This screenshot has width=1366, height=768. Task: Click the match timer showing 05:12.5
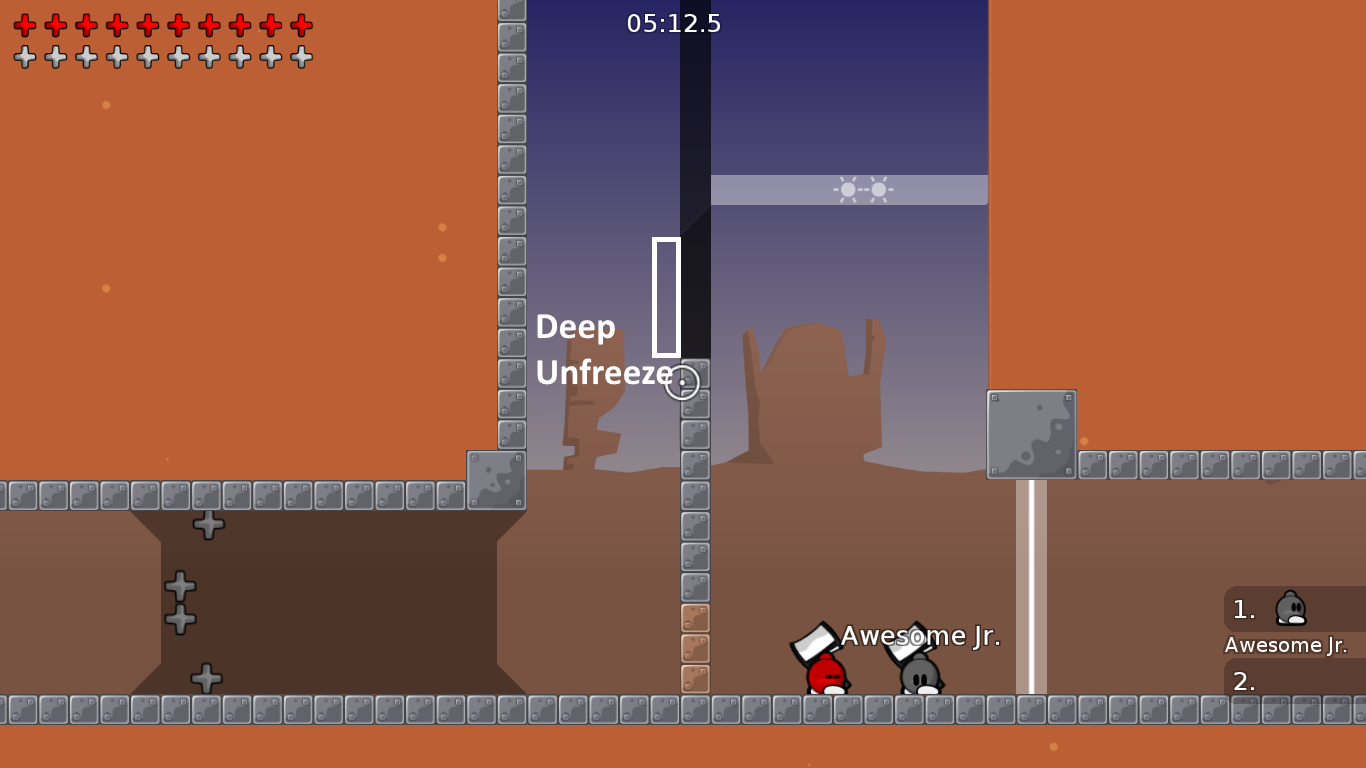tap(676, 23)
